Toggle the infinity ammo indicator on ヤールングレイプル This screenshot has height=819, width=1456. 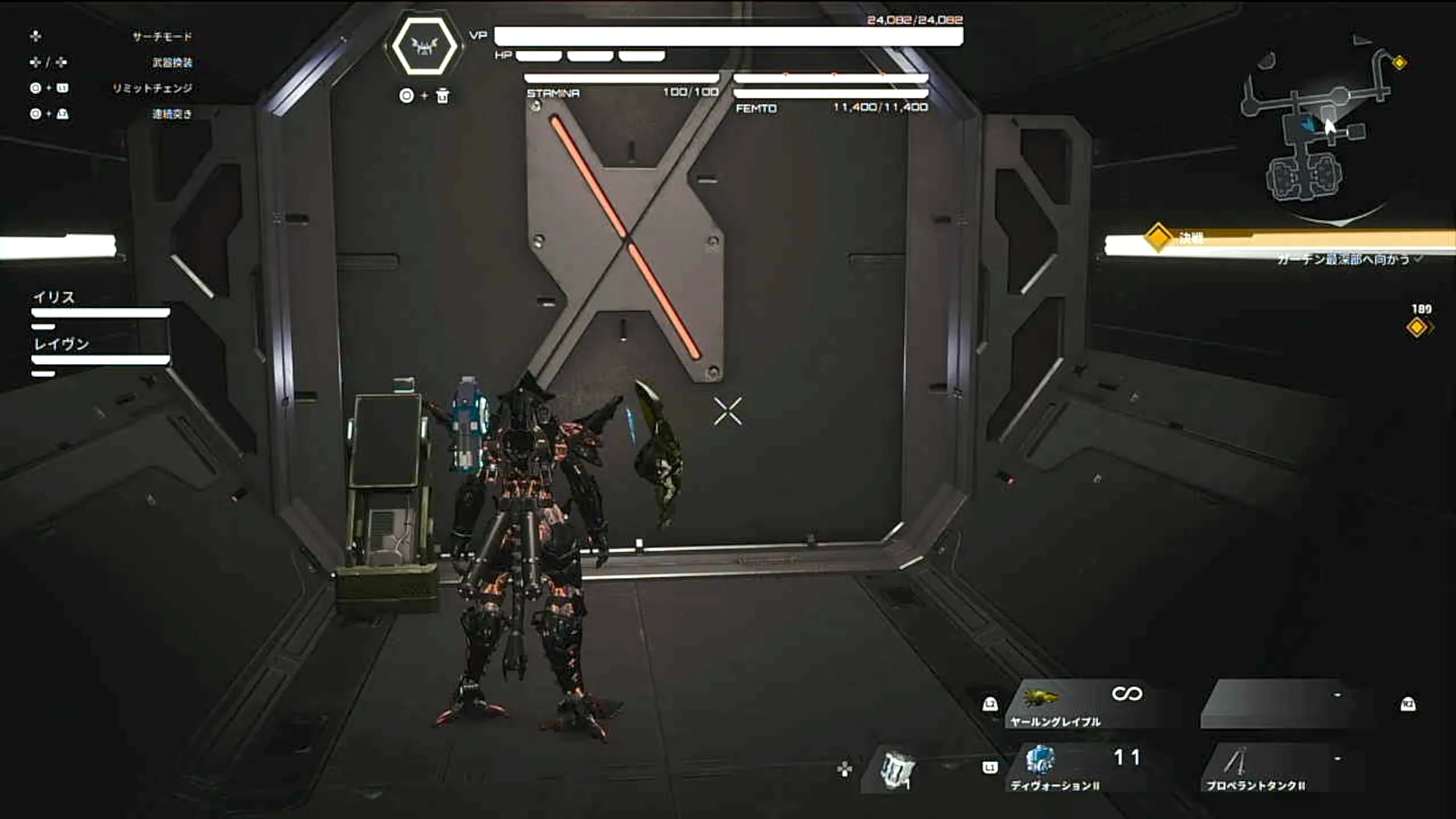[x=1128, y=694]
